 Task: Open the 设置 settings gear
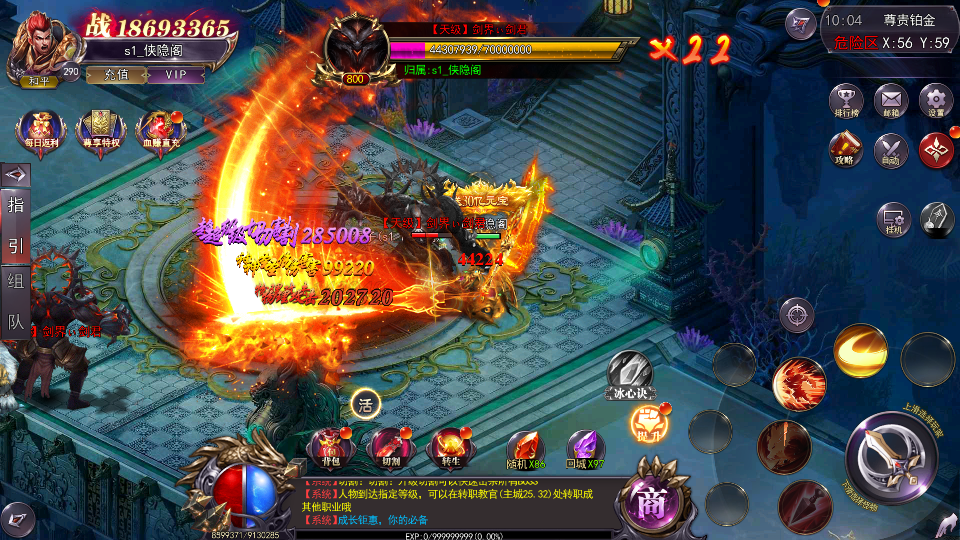pos(935,101)
